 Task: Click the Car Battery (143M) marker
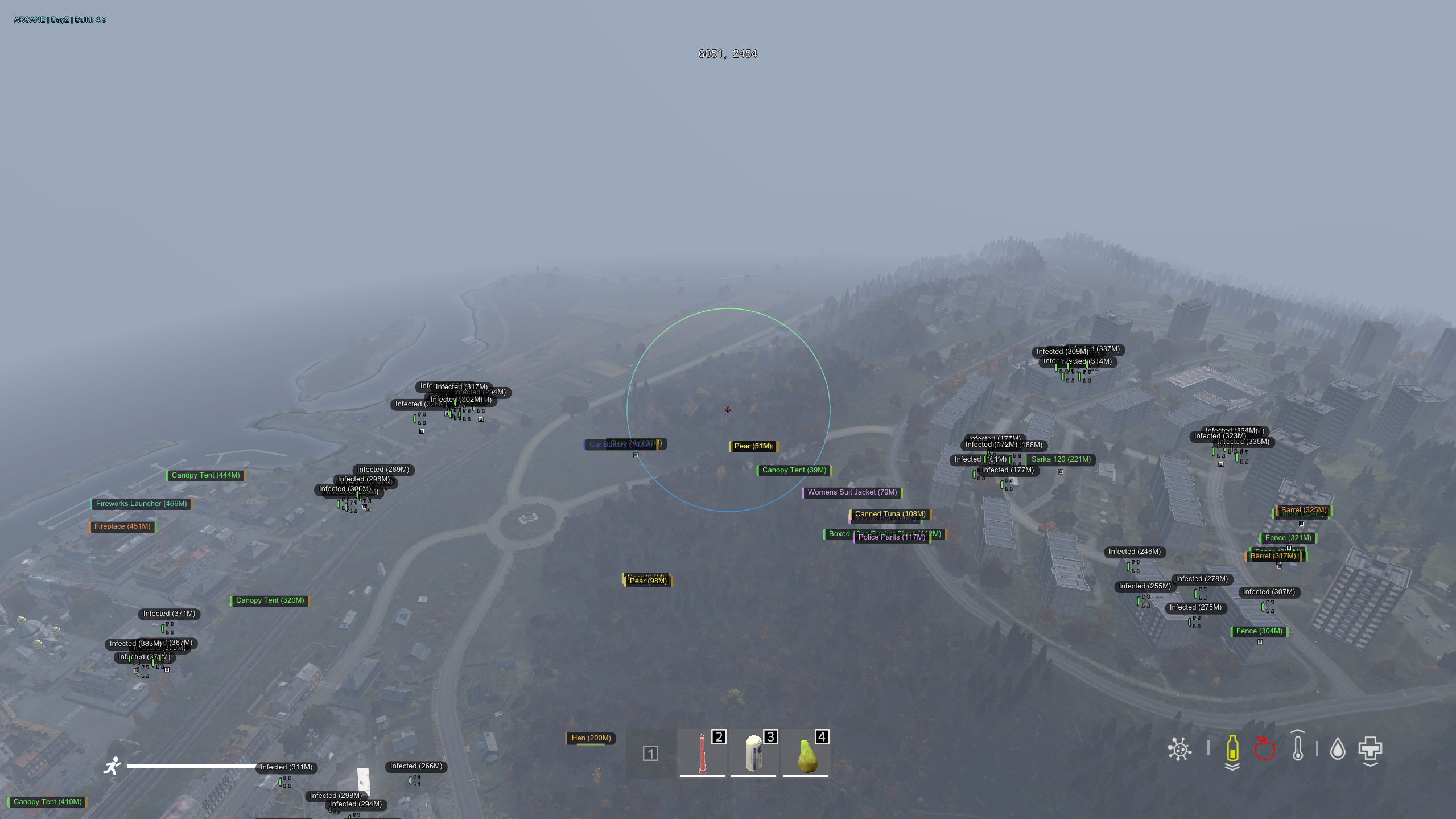tap(621, 445)
